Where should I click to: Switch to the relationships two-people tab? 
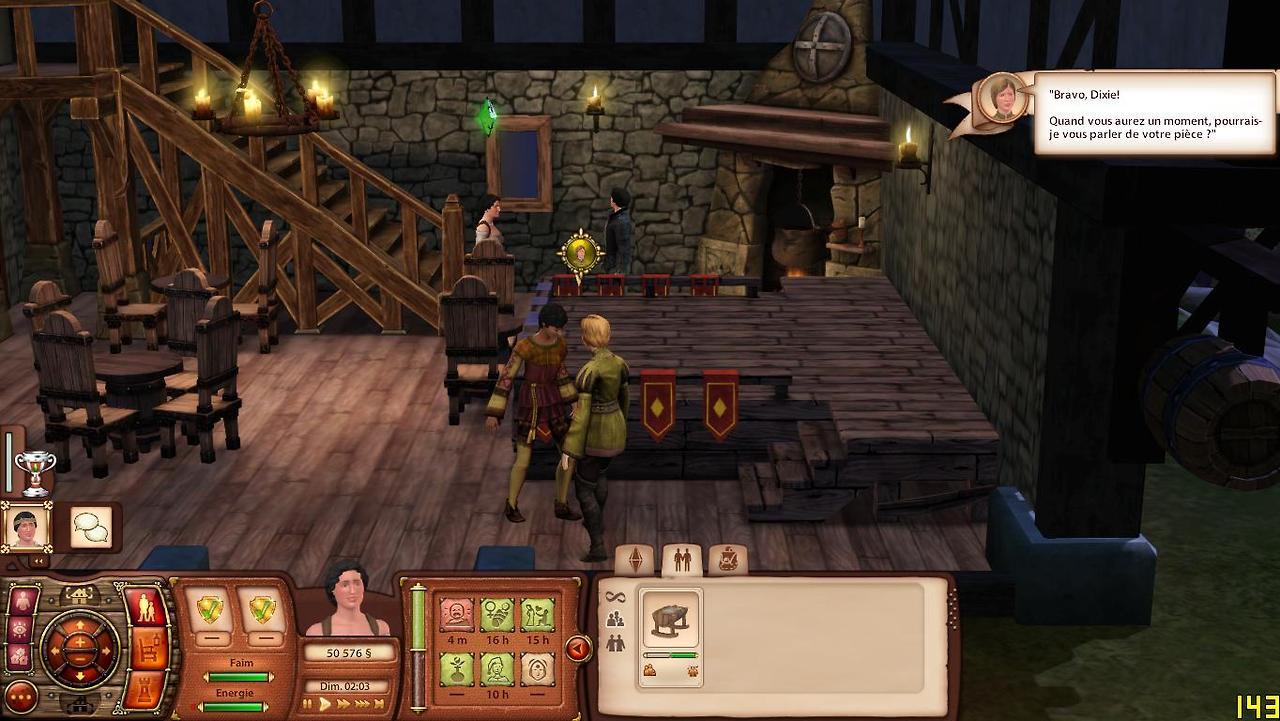tap(682, 560)
